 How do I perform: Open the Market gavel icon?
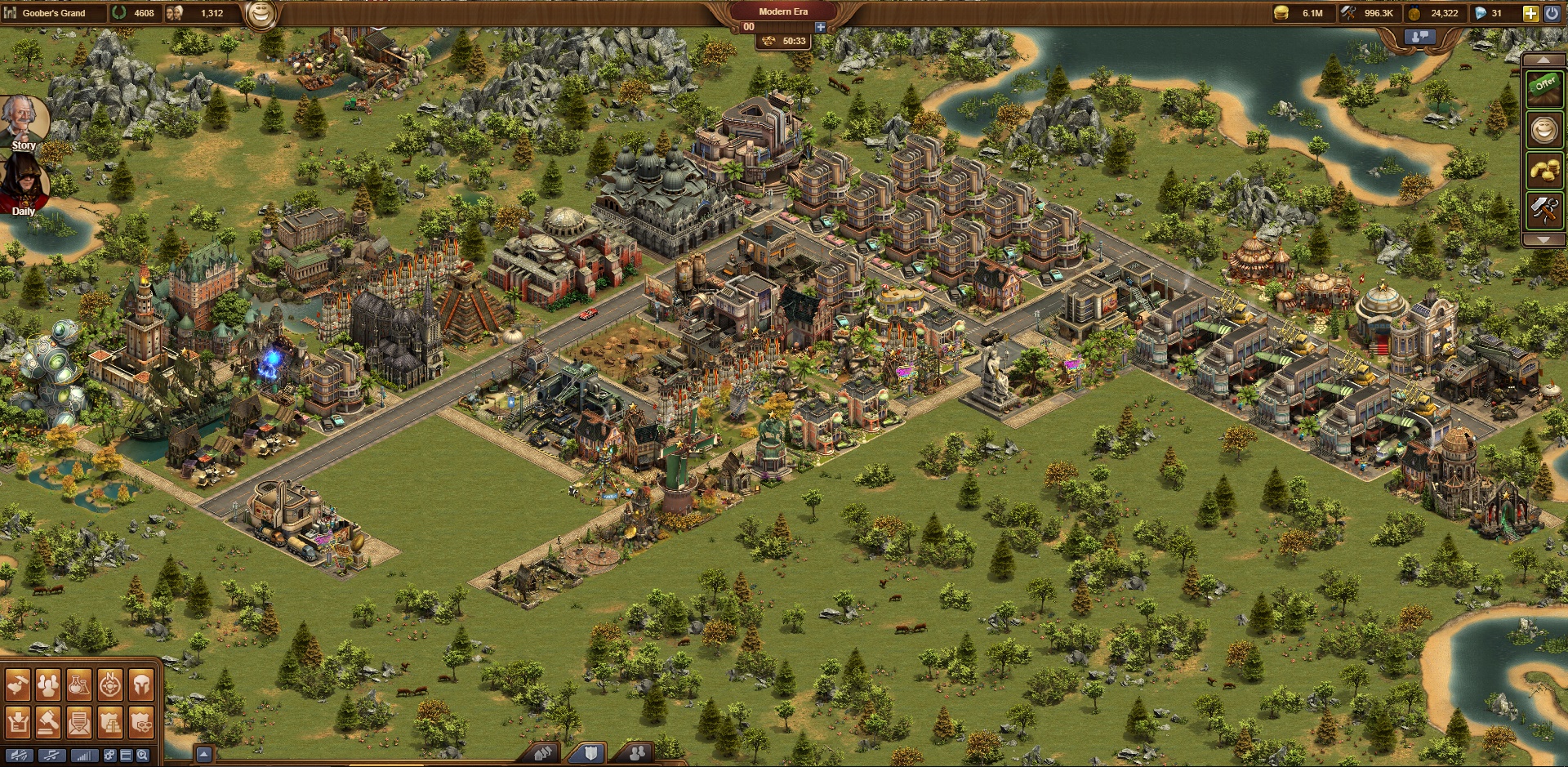tap(48, 722)
